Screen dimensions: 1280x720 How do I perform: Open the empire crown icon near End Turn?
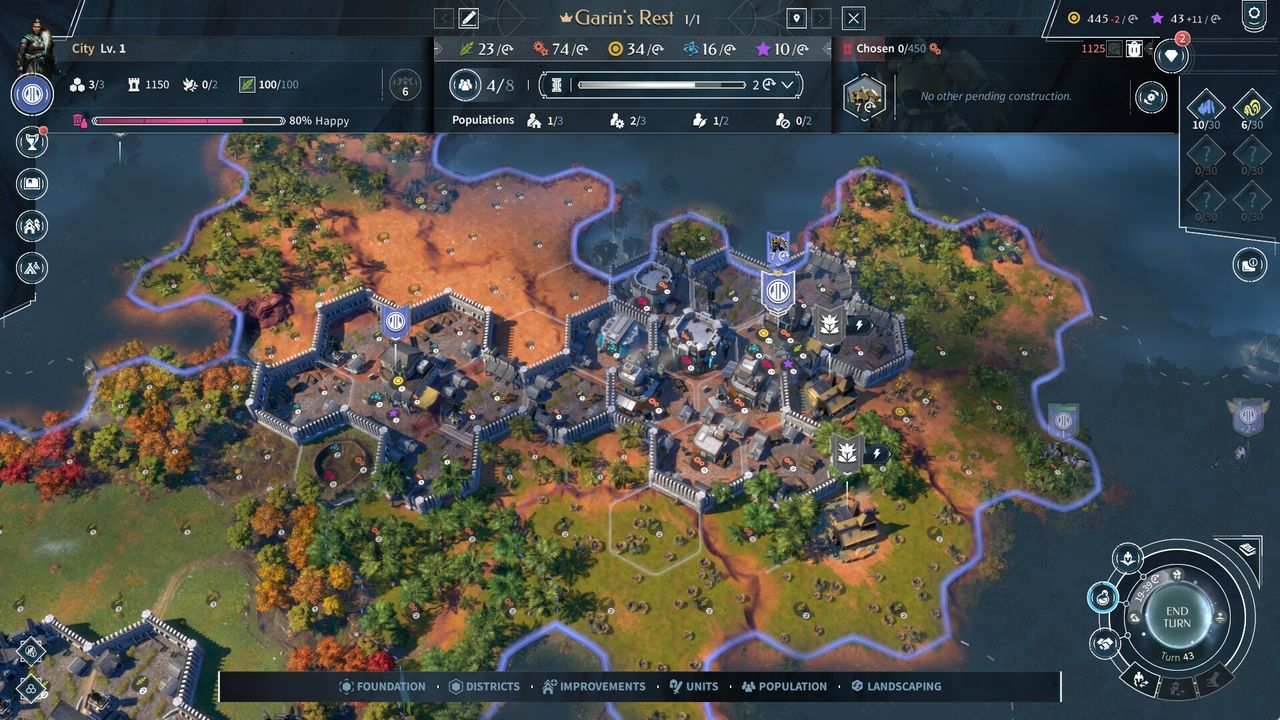click(x=1127, y=558)
